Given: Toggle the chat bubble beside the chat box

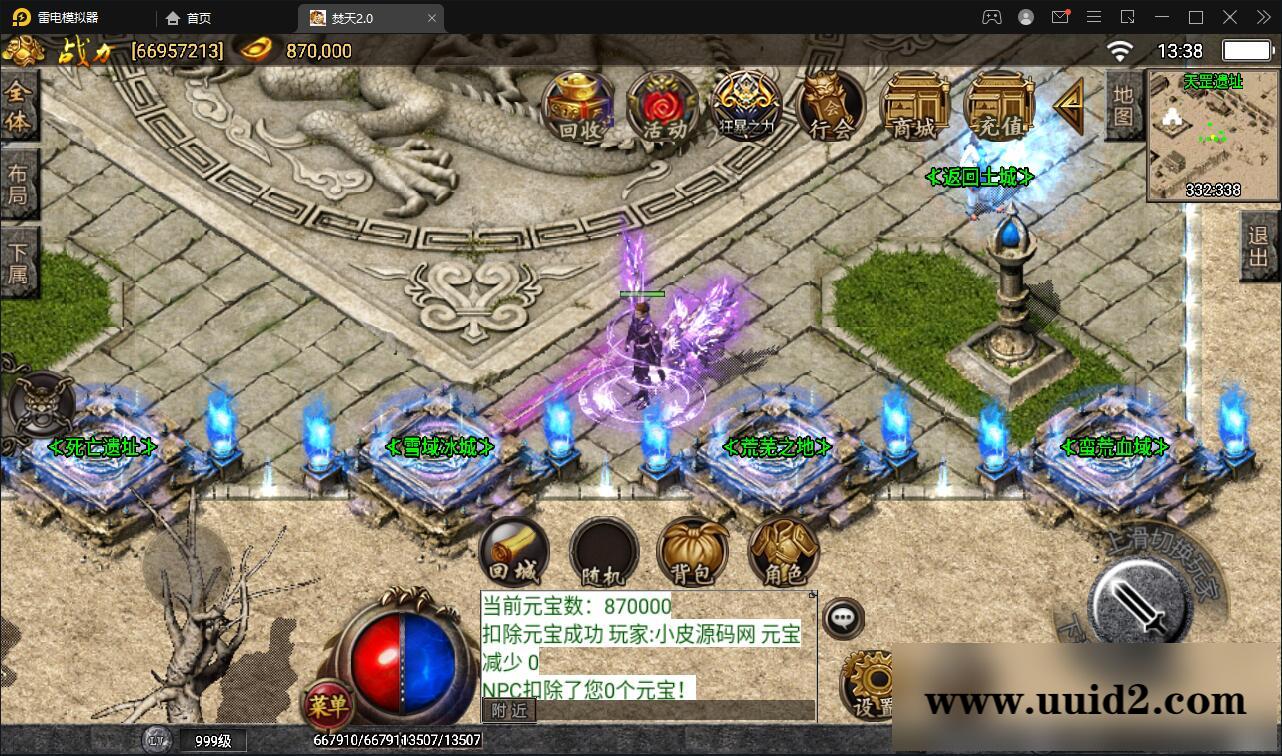Looking at the screenshot, I should (x=841, y=618).
